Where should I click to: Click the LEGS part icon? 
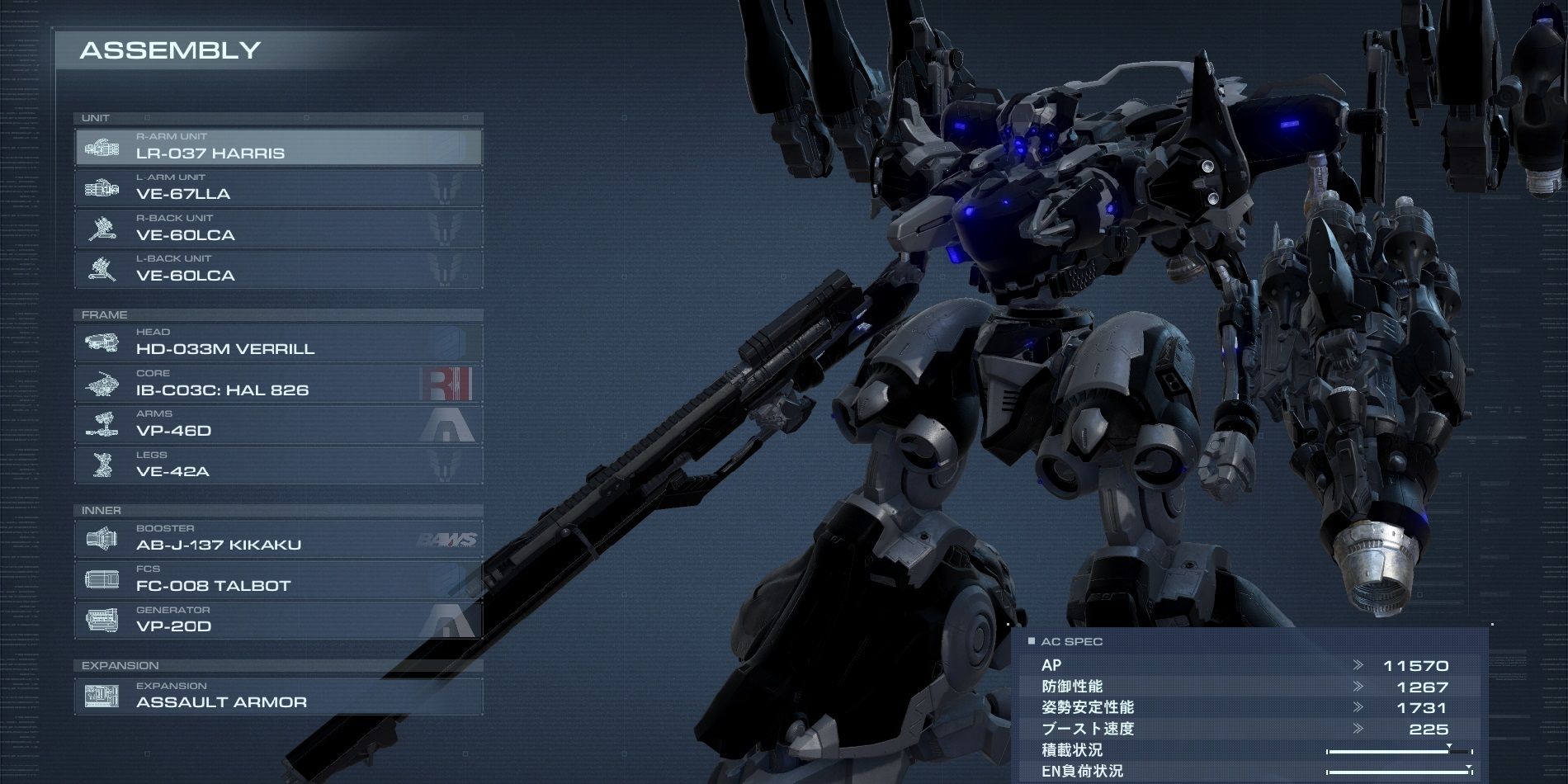click(103, 465)
